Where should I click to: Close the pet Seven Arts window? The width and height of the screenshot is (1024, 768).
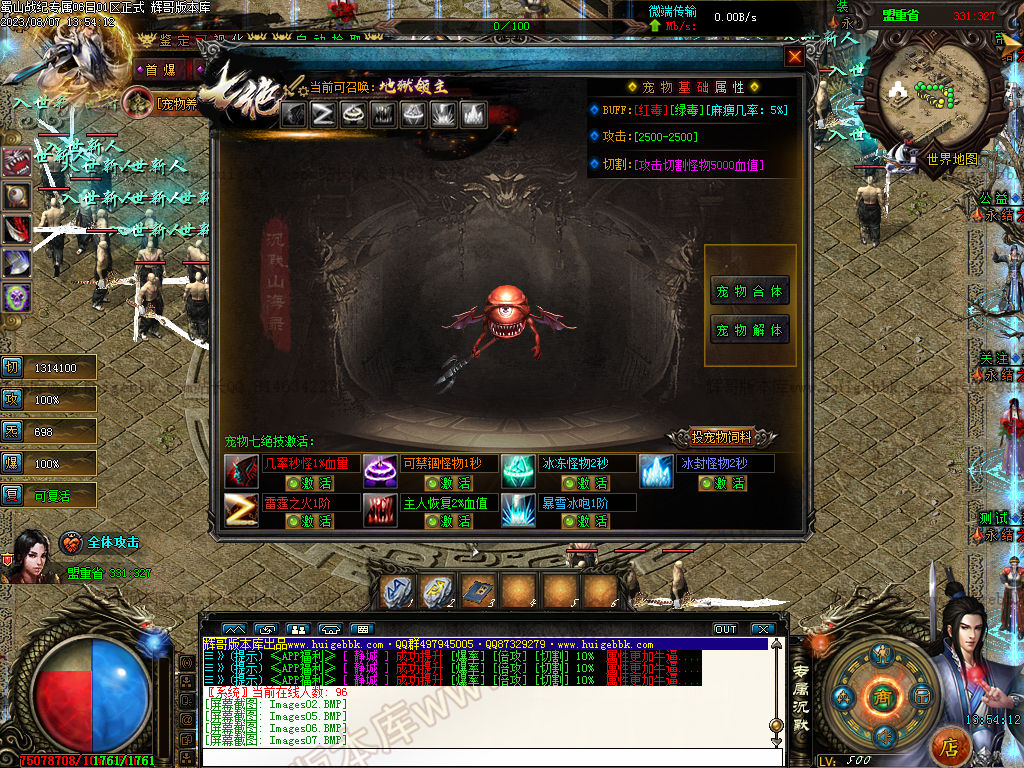pos(795,57)
